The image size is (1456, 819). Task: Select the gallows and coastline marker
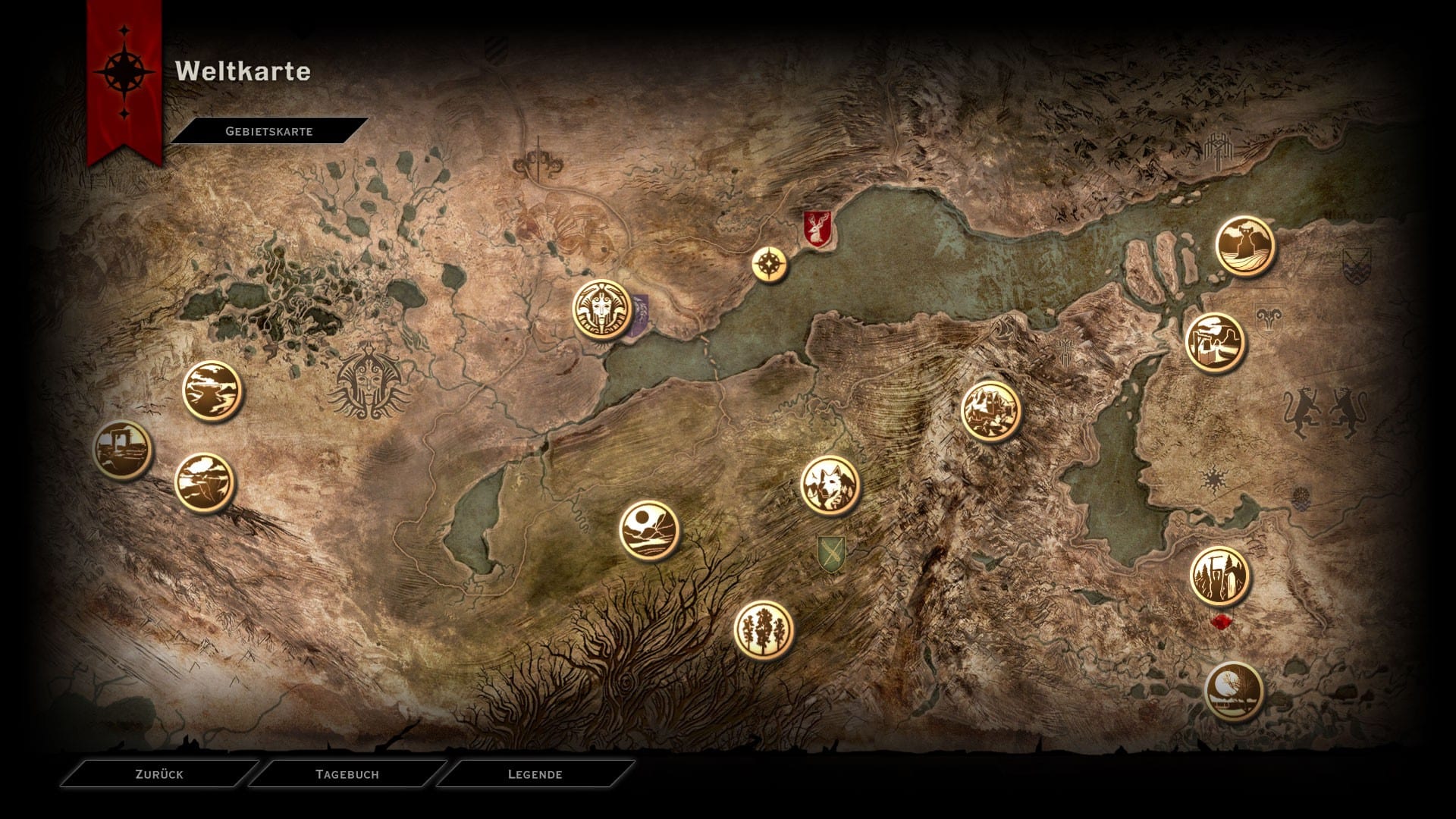click(1216, 344)
